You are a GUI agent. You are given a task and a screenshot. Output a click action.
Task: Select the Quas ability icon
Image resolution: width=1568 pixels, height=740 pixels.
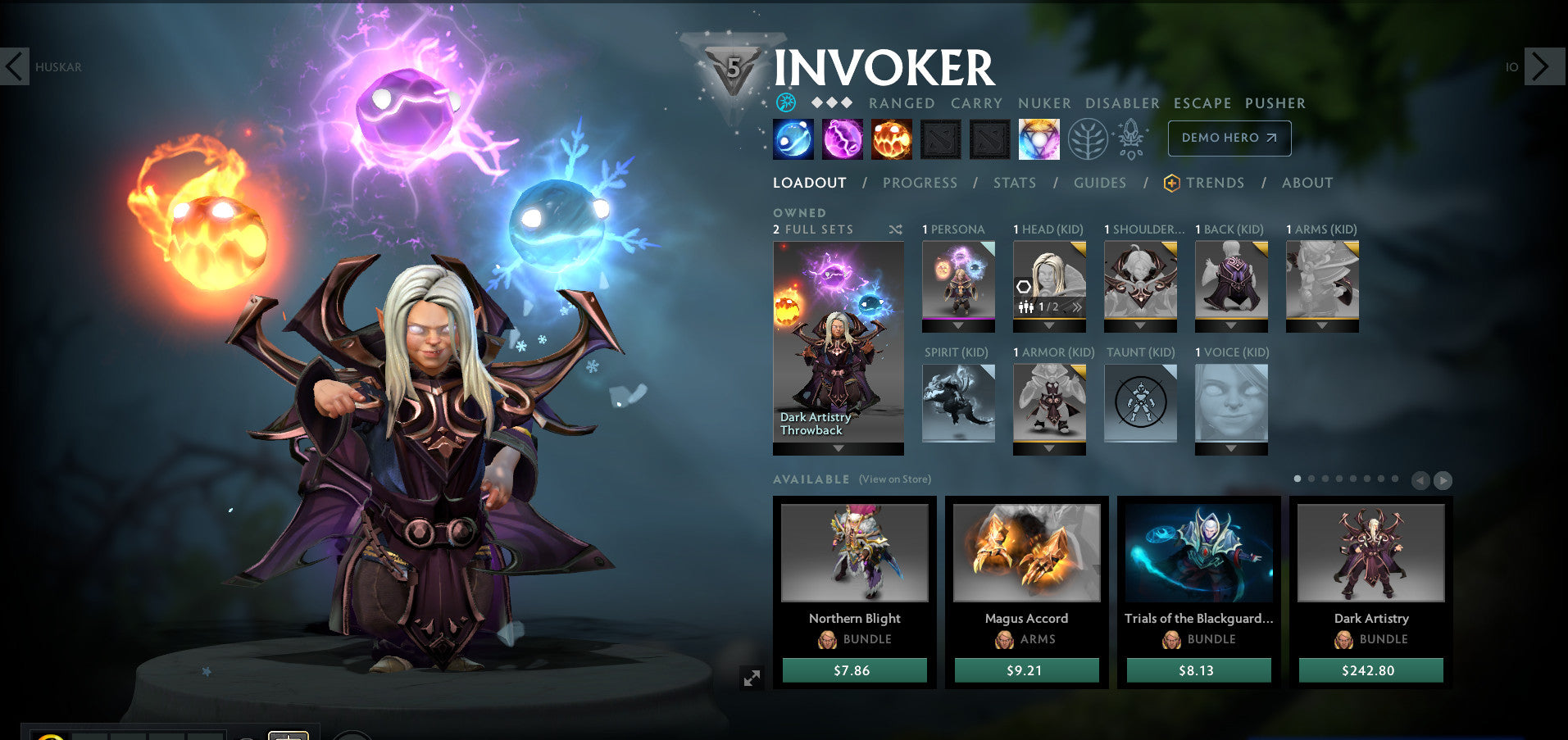coord(792,138)
